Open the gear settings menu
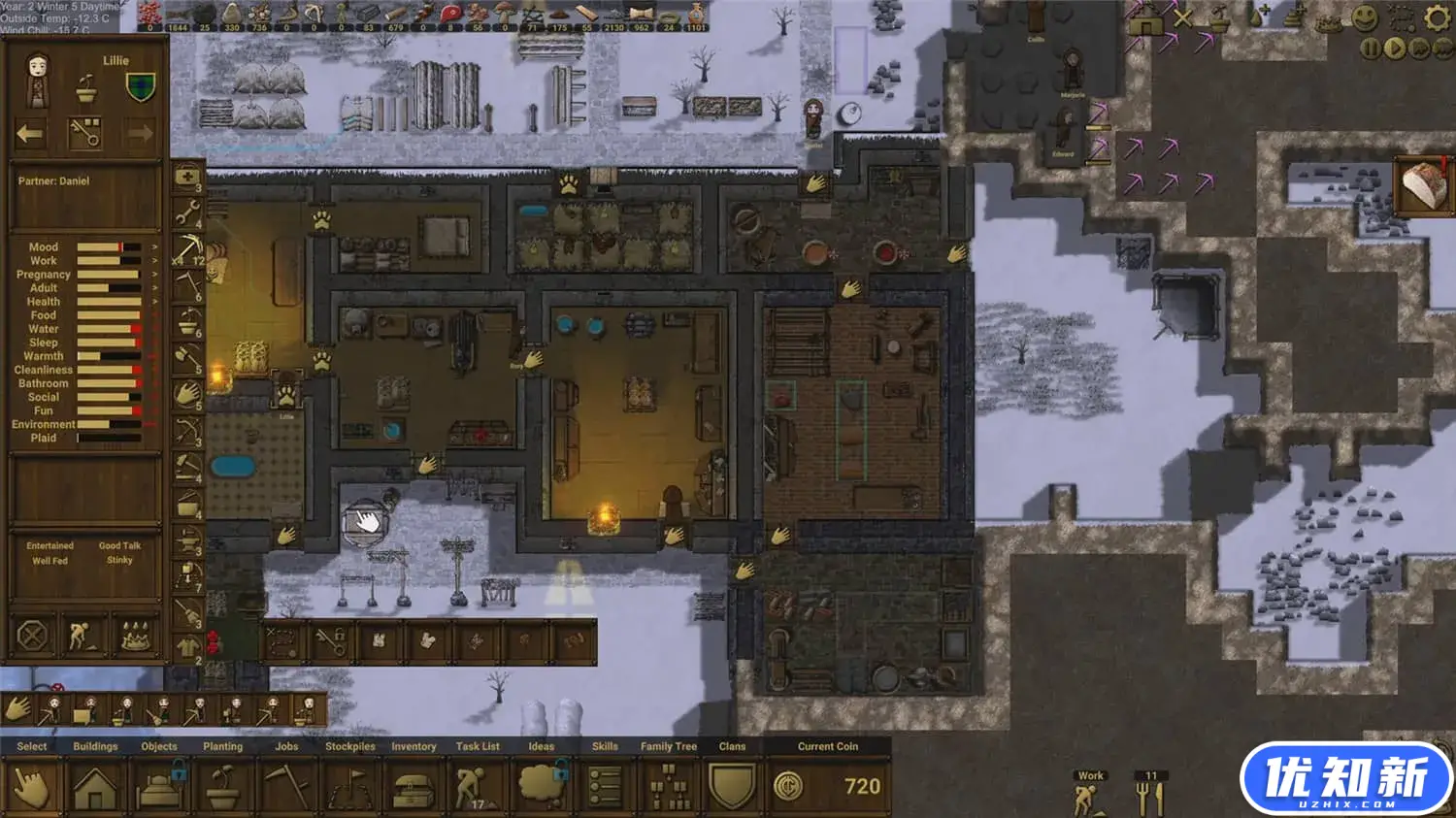 [x=1437, y=18]
